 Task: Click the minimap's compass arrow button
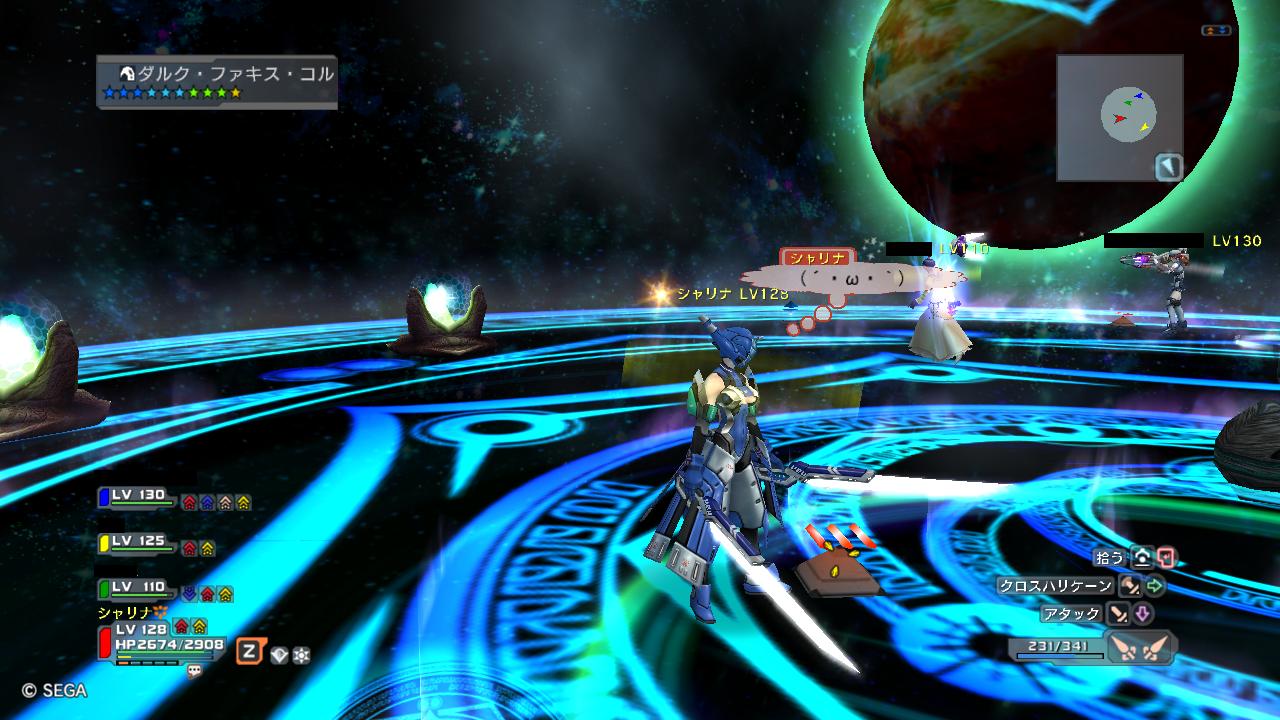(1169, 167)
